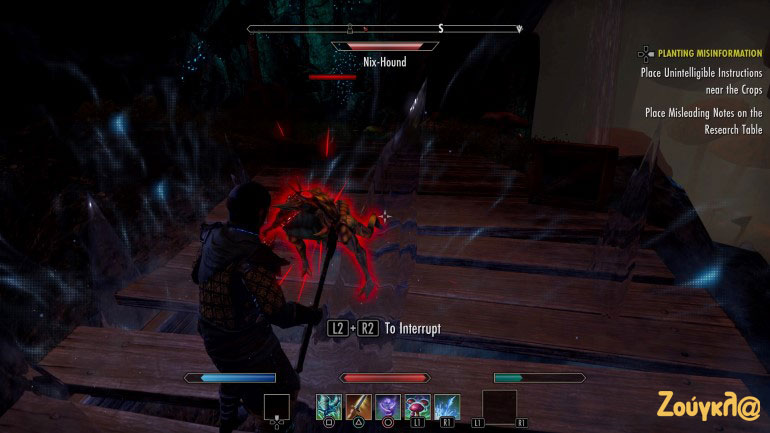Cast the purple orb ability
Viewport: 770px width, 433px height.
[388, 405]
